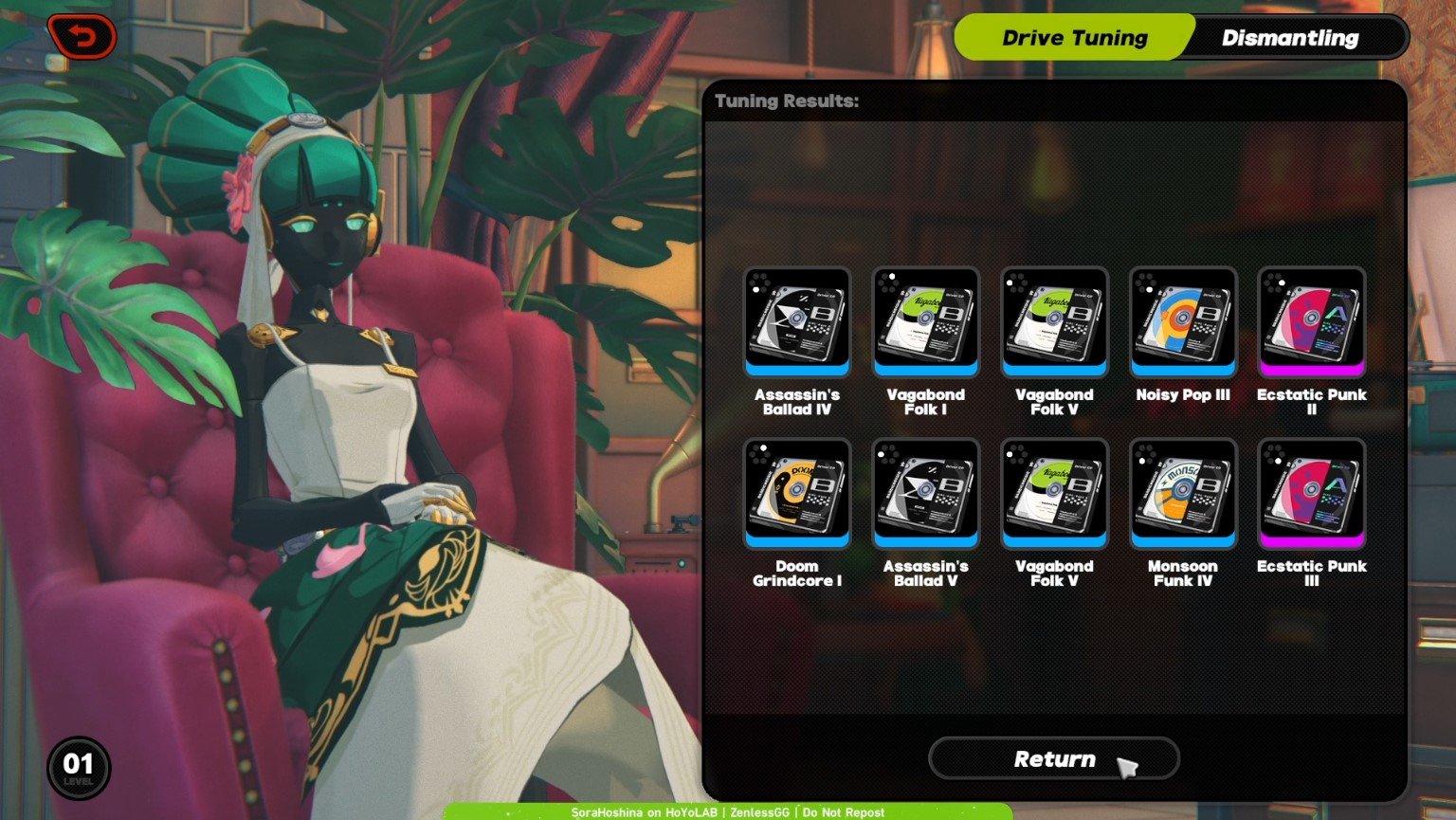Choose the Vagabond Folk I disc
The width and height of the screenshot is (1456, 820).
point(926,321)
